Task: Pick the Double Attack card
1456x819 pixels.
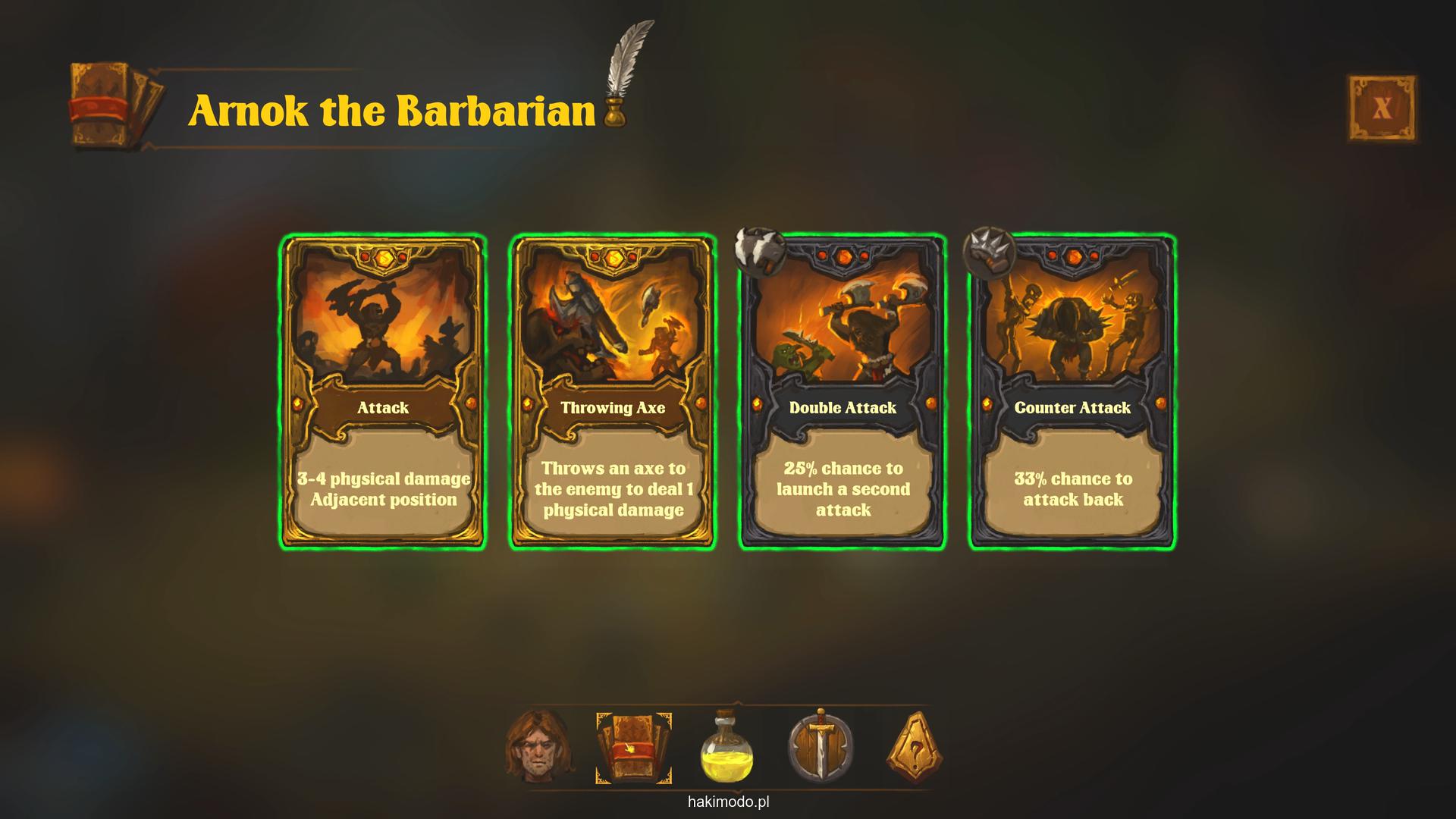Action: click(843, 391)
